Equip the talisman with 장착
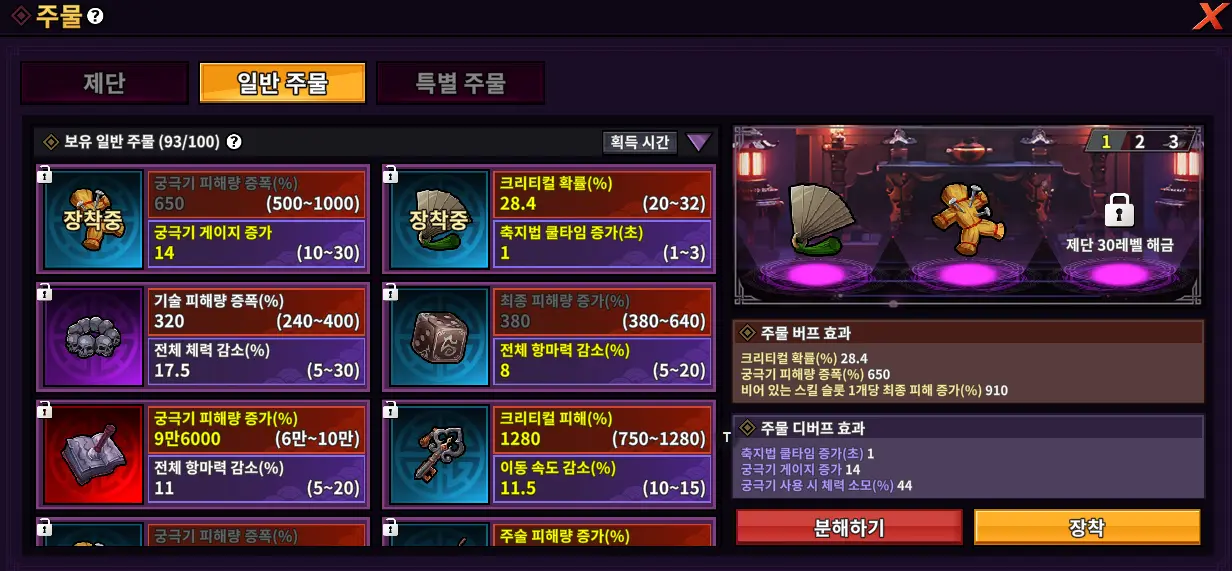The image size is (1232, 571). point(1086,527)
